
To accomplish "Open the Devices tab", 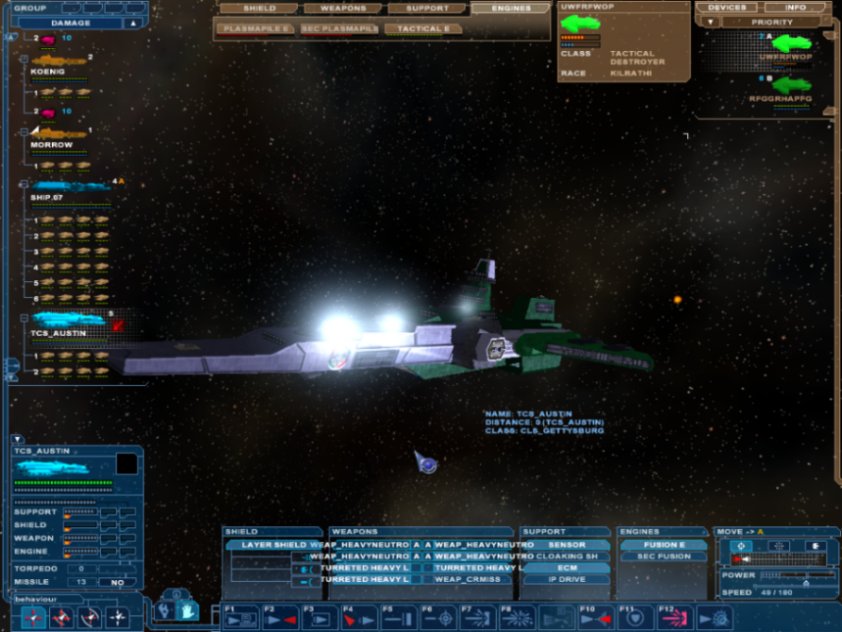I will coord(726,8).
